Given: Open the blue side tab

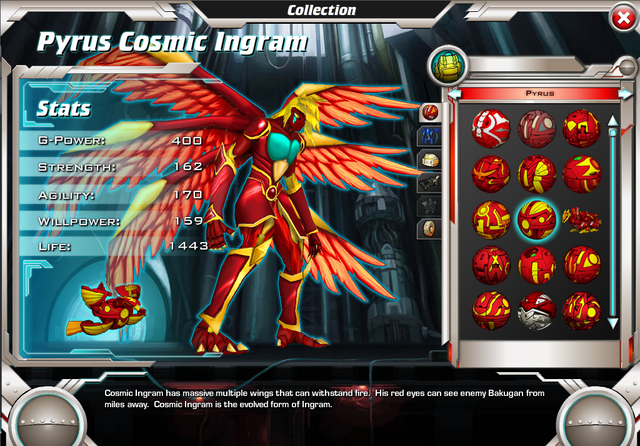Looking at the screenshot, I should [431, 135].
